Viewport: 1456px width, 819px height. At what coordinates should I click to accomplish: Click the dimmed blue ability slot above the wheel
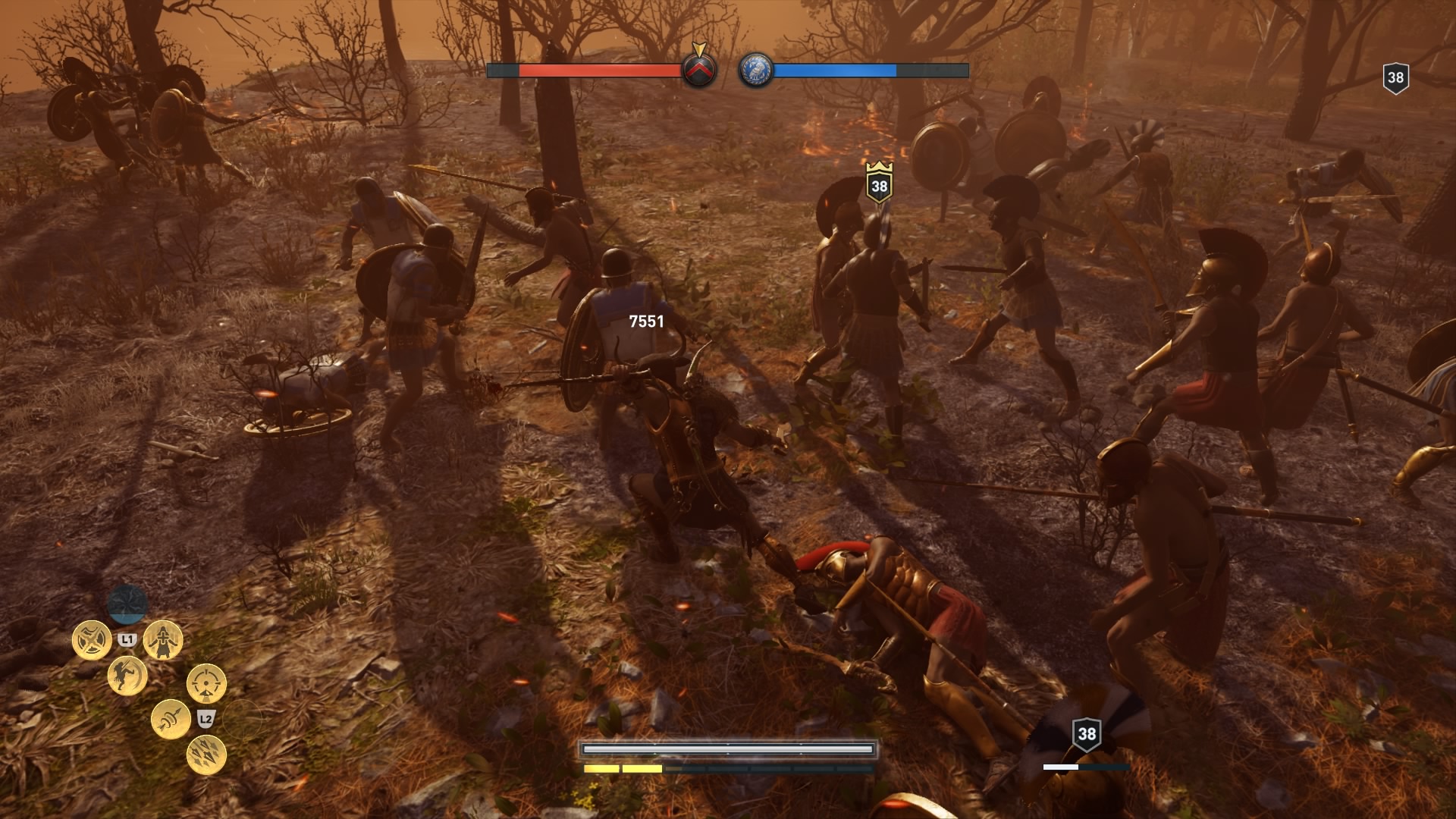click(x=127, y=604)
